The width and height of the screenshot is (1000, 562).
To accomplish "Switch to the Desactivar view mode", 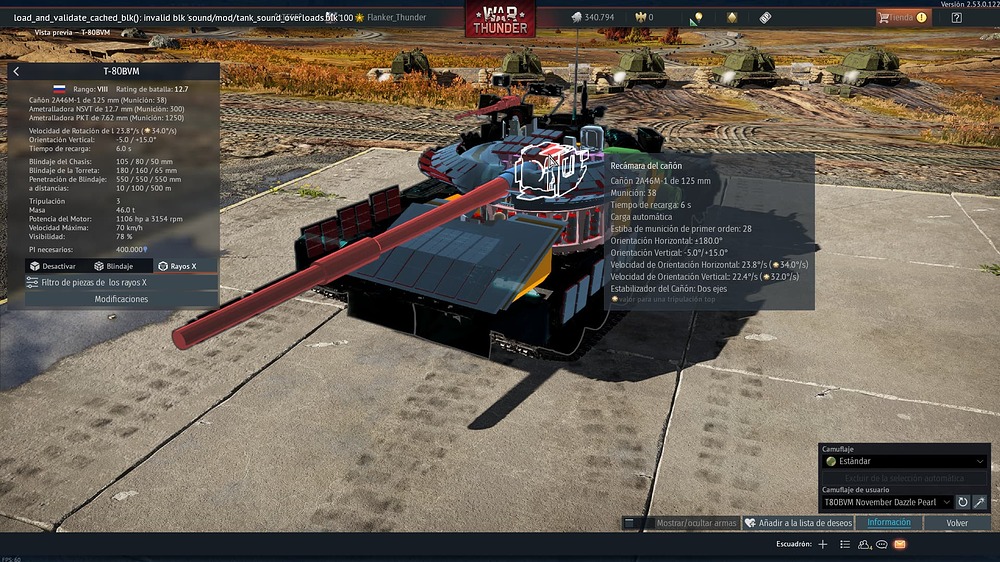I will [x=53, y=266].
